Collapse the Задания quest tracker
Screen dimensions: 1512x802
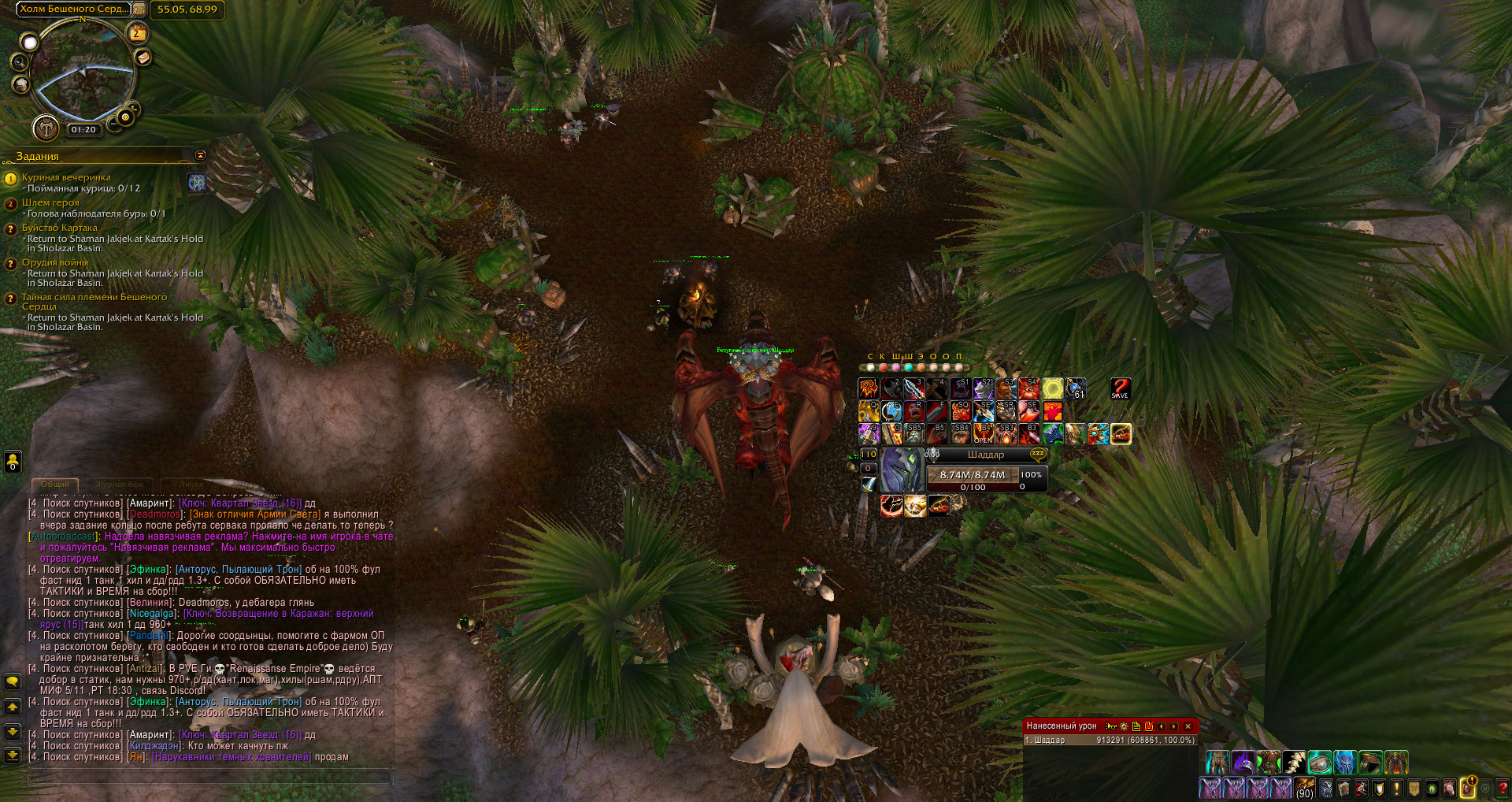click(200, 155)
